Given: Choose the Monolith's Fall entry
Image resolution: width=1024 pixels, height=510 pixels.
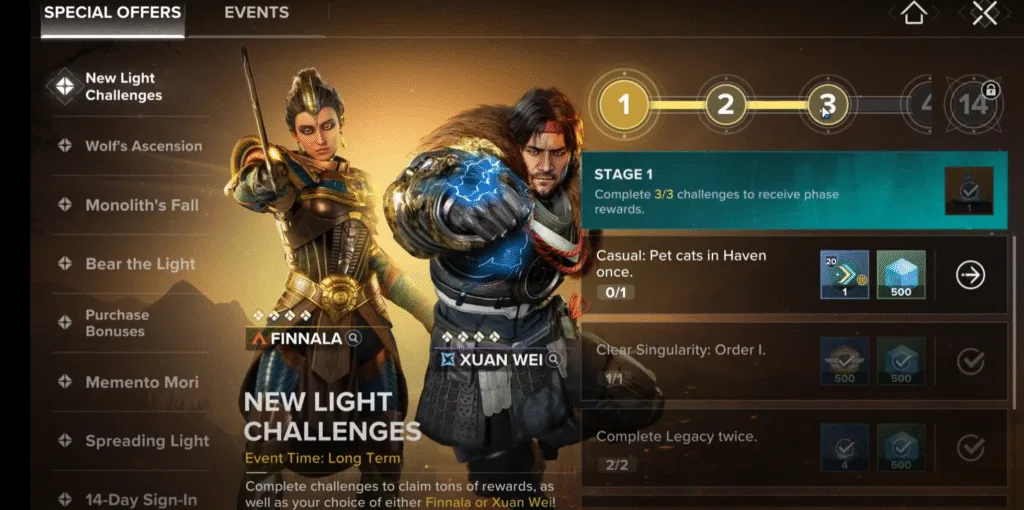Looking at the screenshot, I should (x=141, y=205).
